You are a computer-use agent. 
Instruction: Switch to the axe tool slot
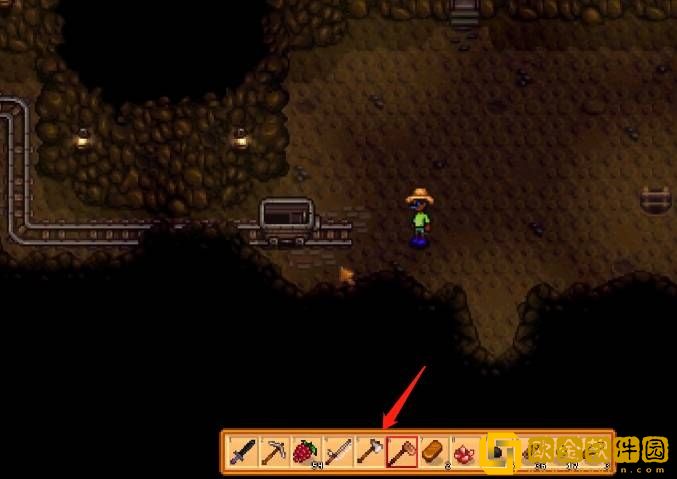tap(367, 453)
